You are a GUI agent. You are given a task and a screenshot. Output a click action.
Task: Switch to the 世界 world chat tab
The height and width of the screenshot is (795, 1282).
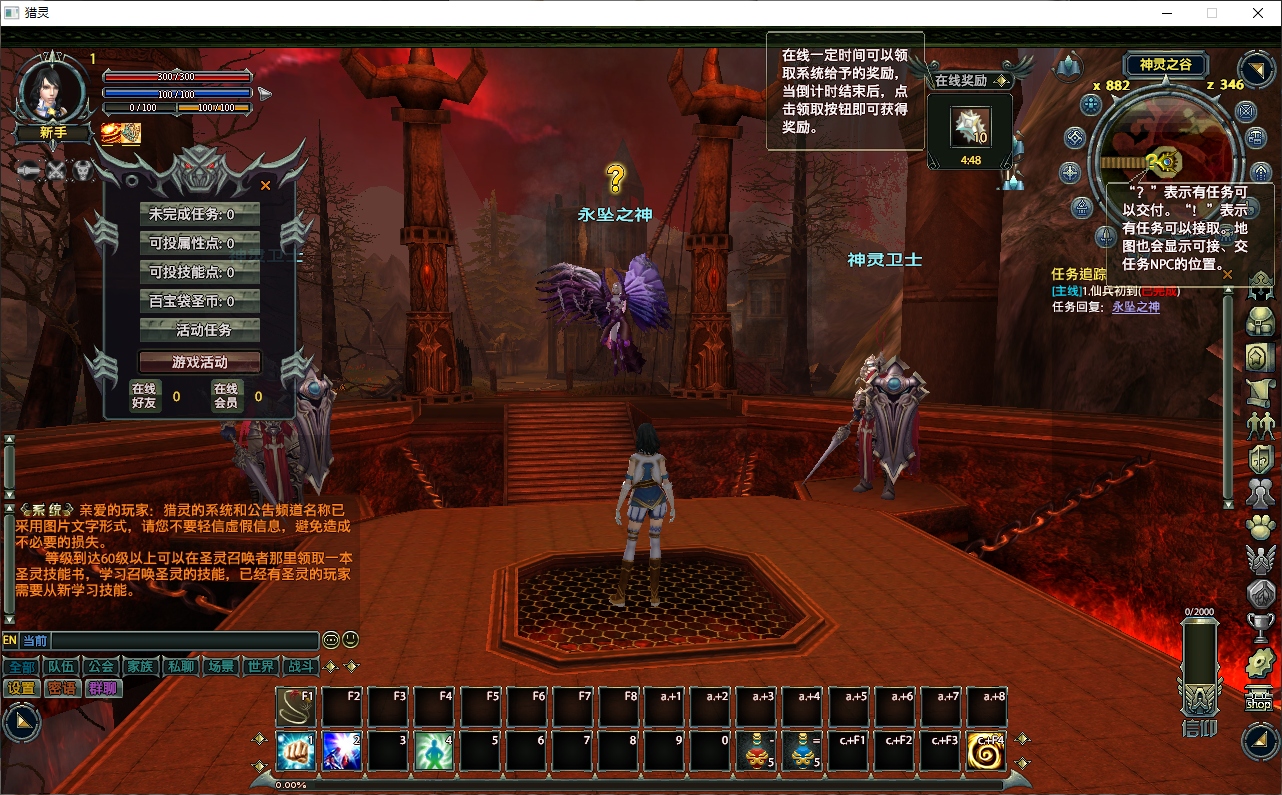260,667
